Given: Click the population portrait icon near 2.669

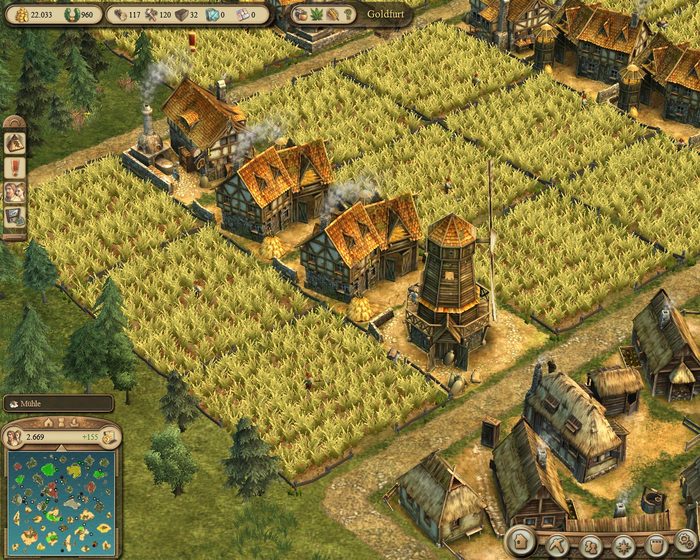Looking at the screenshot, I should (15, 437).
